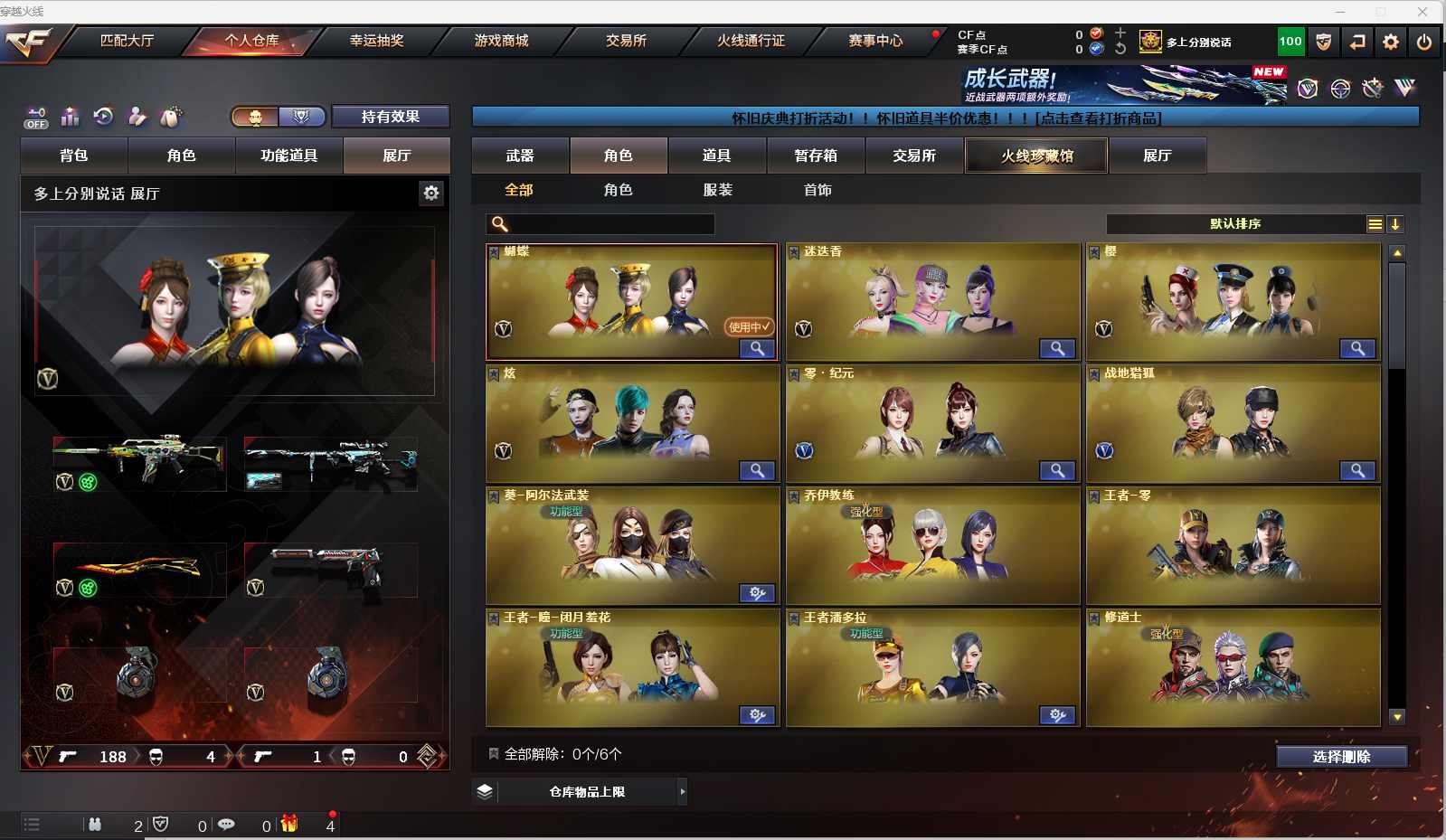Open the 匹配大厅 matchmaking lobby
The height and width of the screenshot is (840, 1446).
click(127, 41)
